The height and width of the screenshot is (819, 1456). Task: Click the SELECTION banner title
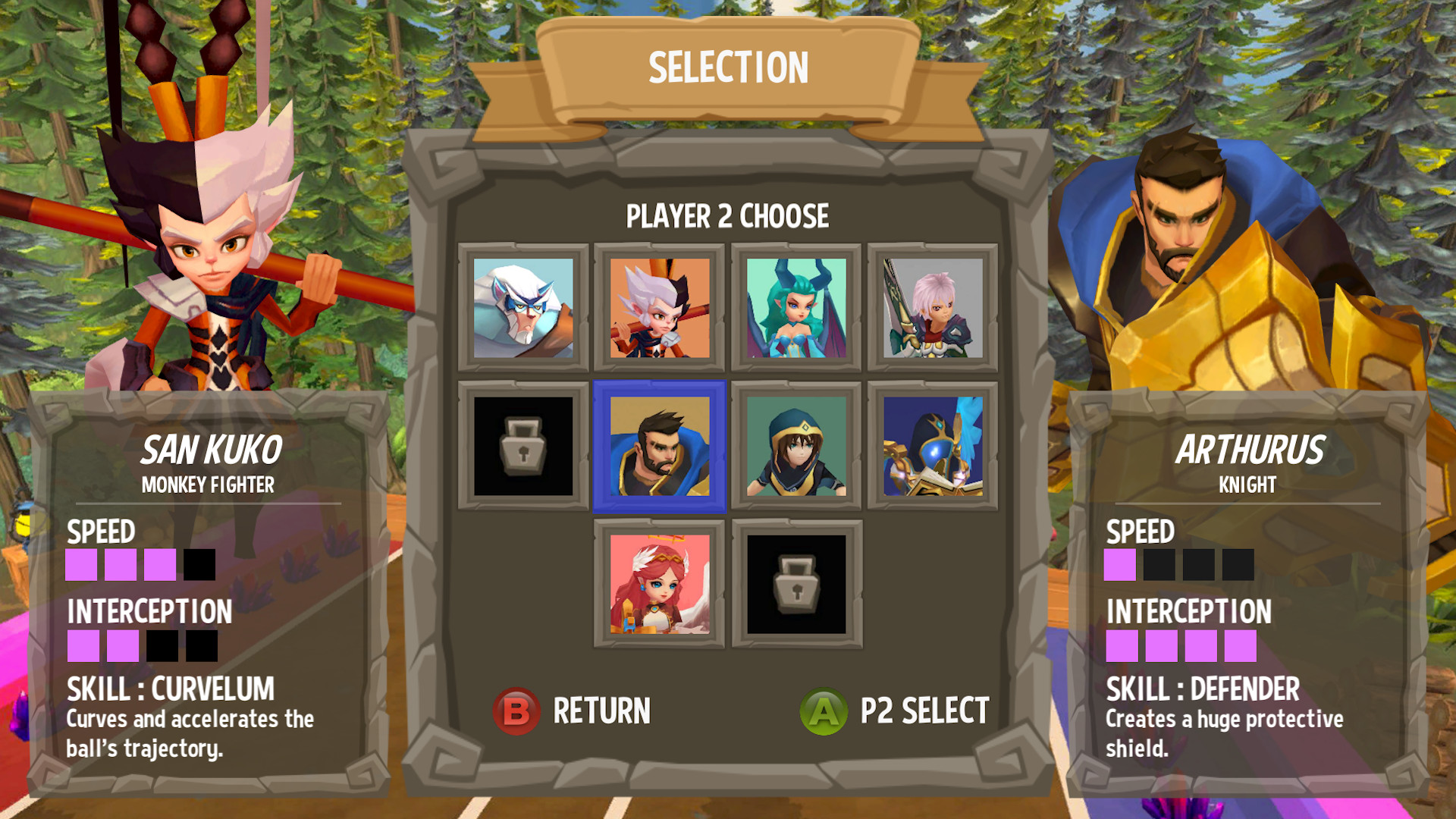(x=728, y=67)
